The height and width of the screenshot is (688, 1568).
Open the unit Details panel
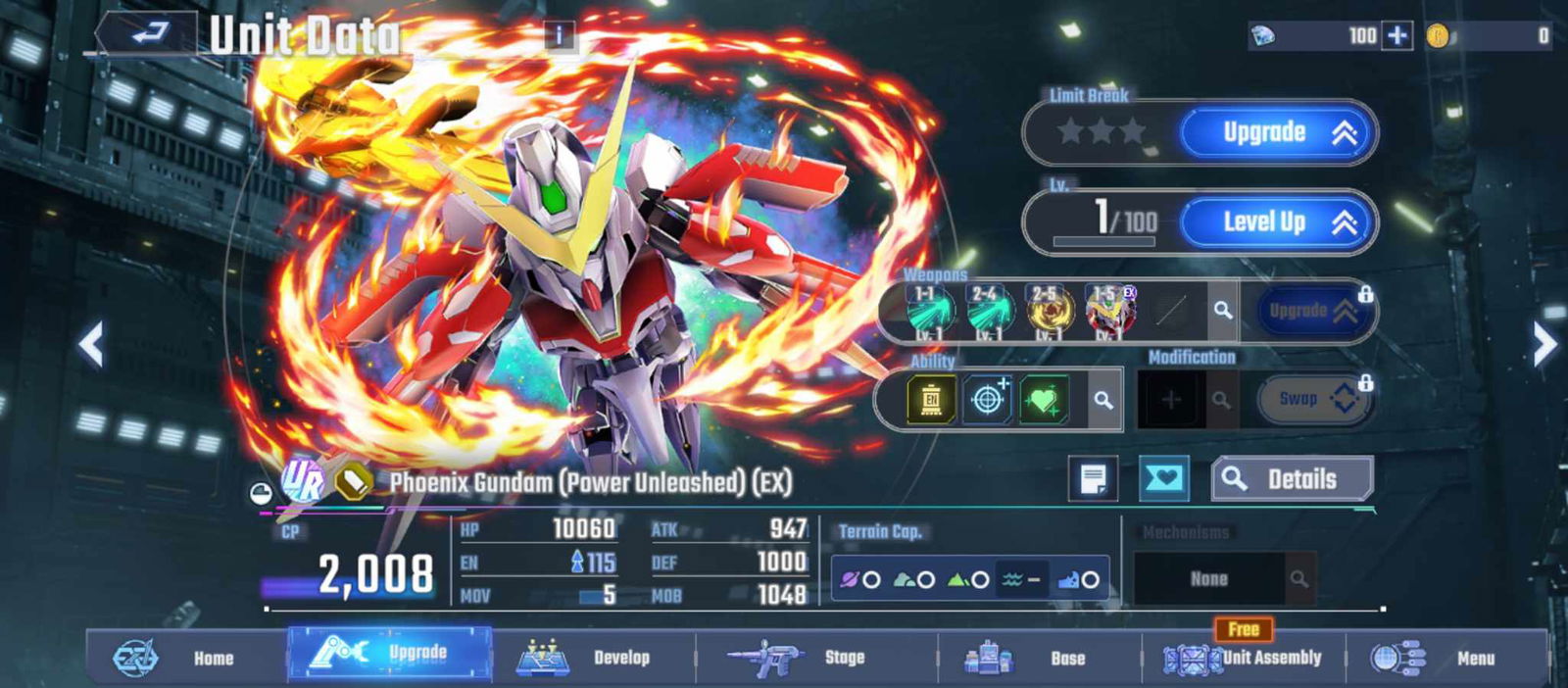(1291, 479)
